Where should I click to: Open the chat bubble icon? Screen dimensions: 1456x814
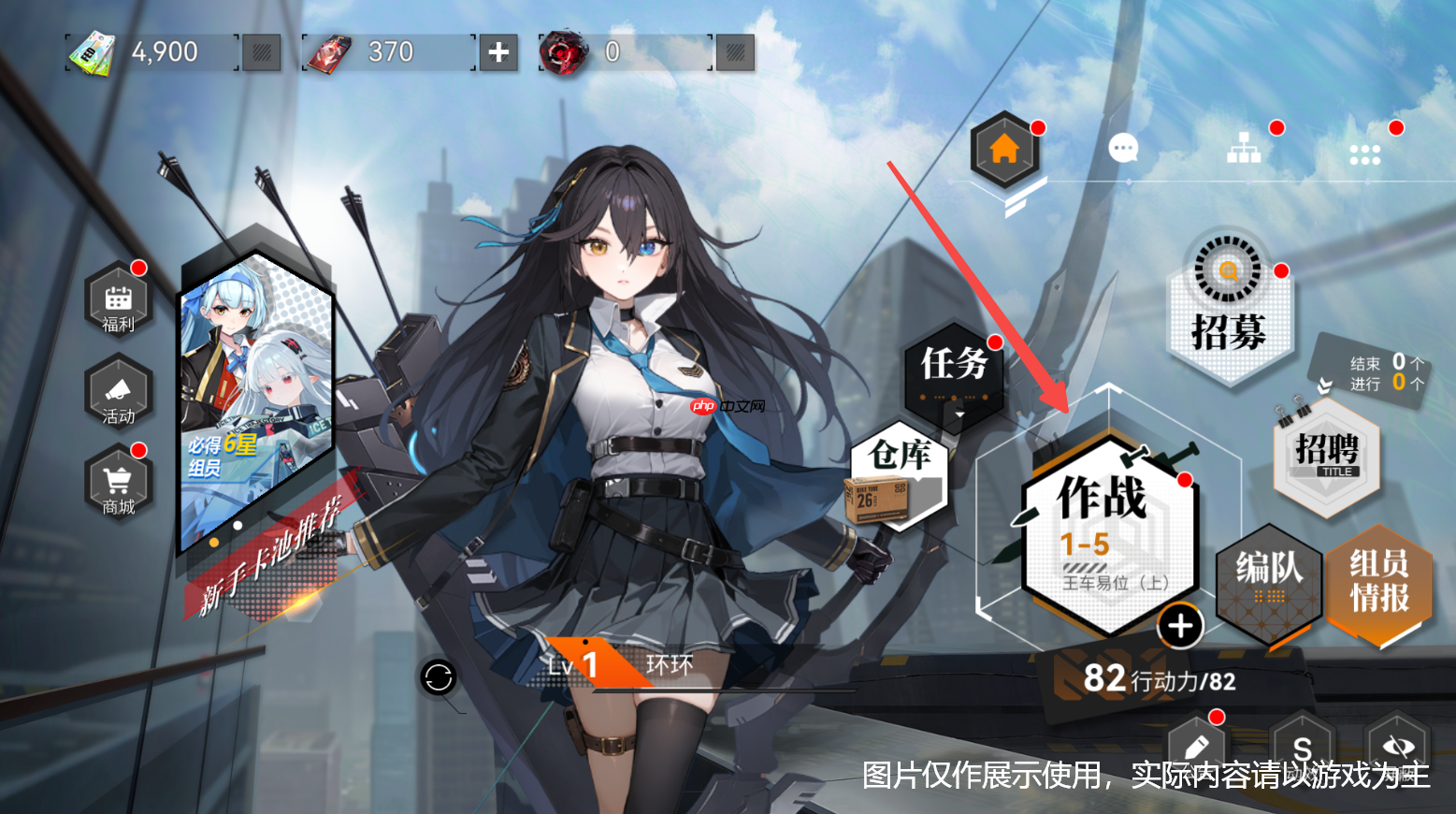click(1122, 148)
